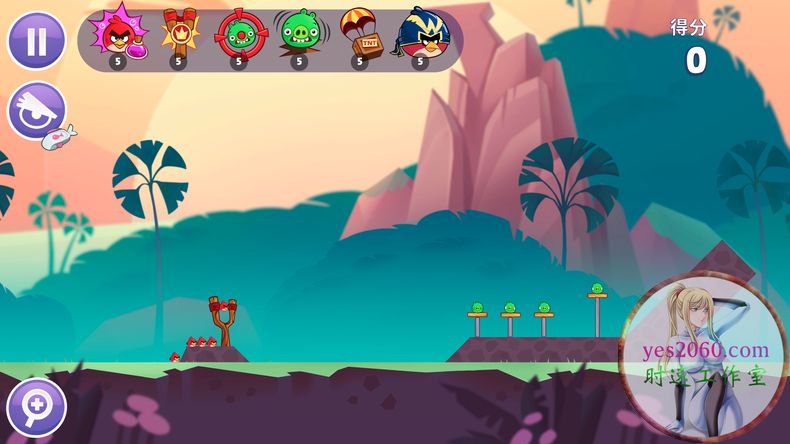Activate the pig target scope power-up
The width and height of the screenshot is (790, 444).
238,34
